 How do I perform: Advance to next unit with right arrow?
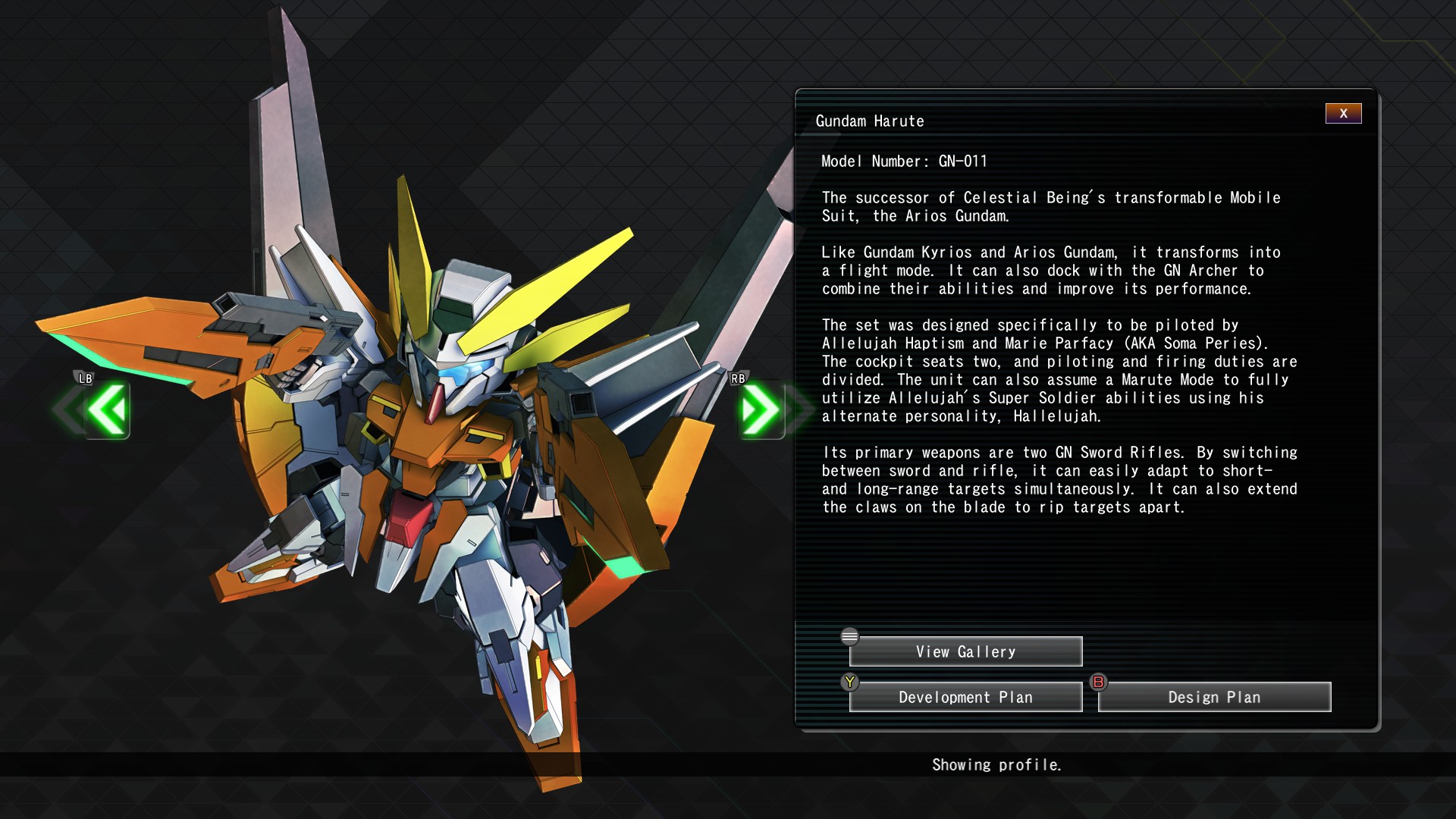click(x=761, y=410)
